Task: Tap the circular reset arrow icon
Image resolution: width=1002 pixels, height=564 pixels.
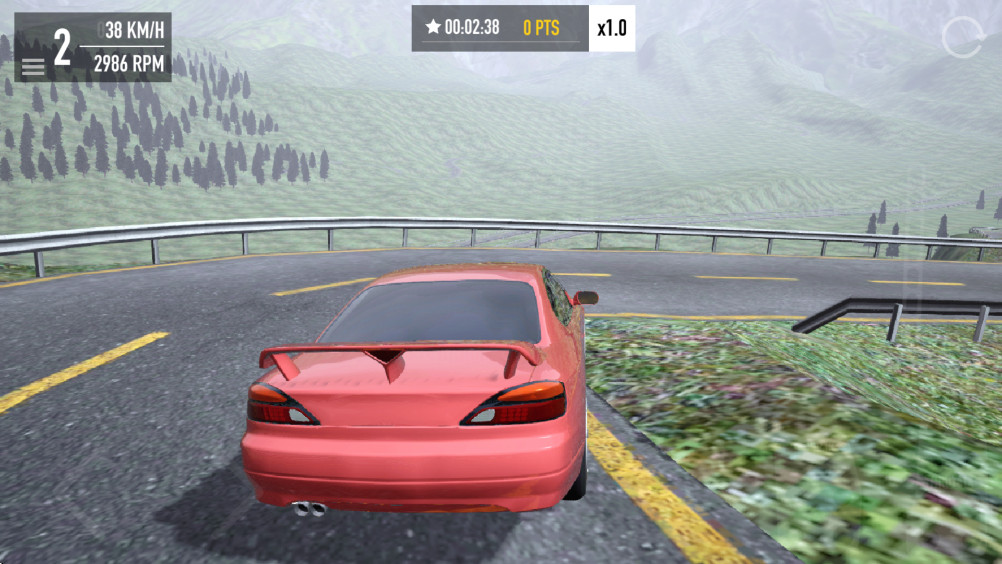Action: coord(962,38)
